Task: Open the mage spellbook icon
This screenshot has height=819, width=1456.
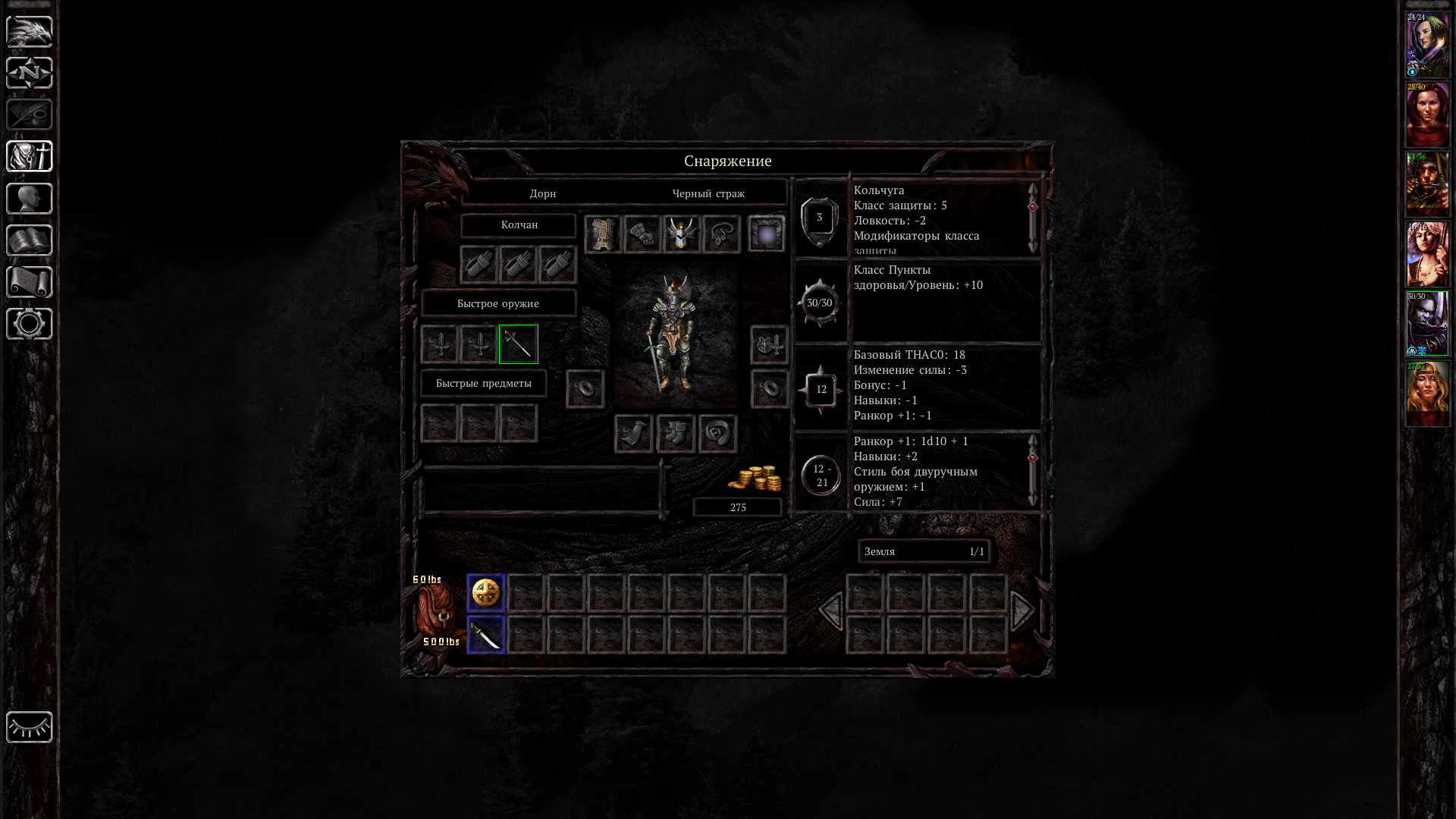Action: (30, 240)
